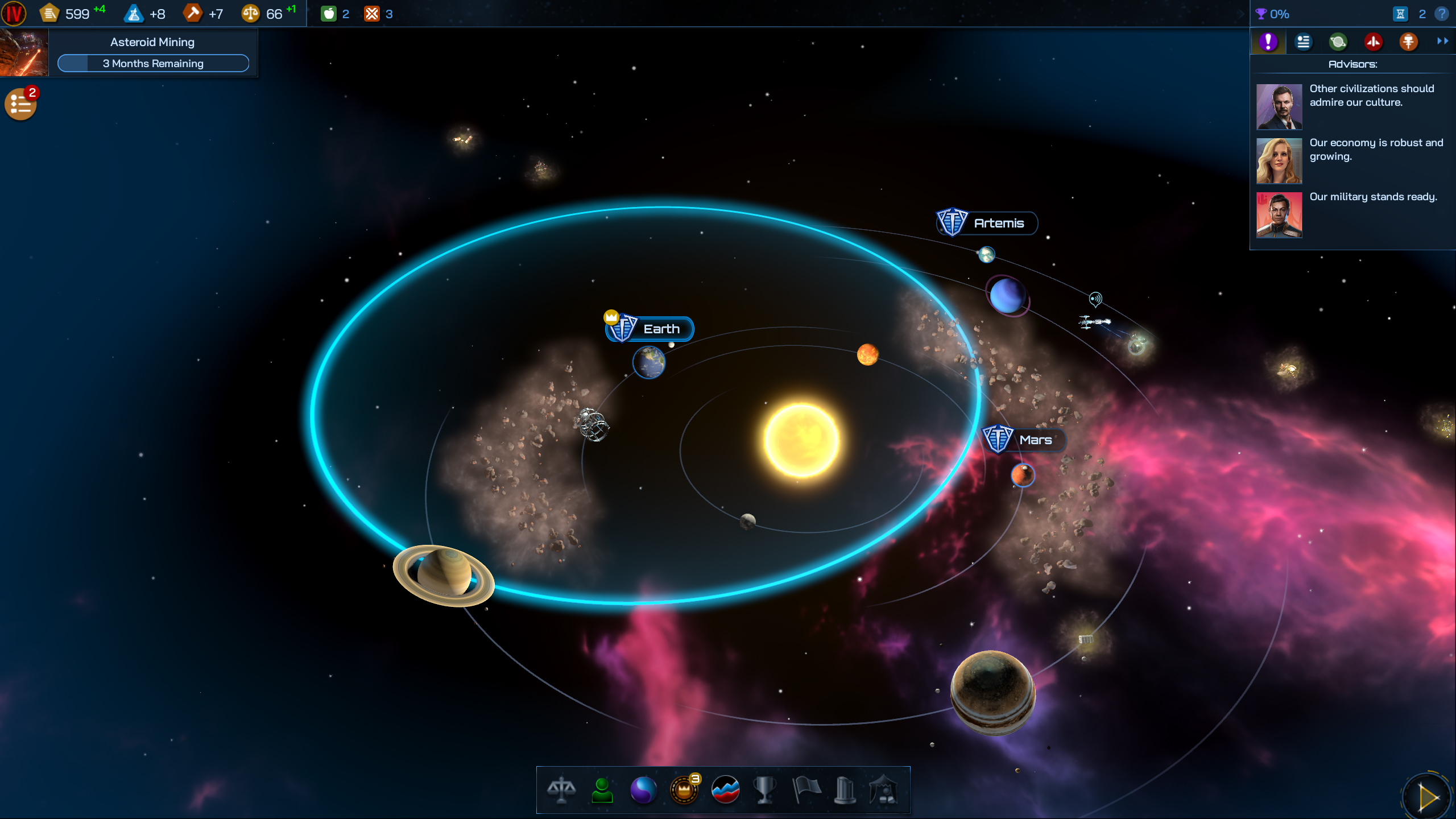Viewport: 1456px width, 819px height.
Task: Open the red IV game menu icon
Action: [x=14, y=14]
